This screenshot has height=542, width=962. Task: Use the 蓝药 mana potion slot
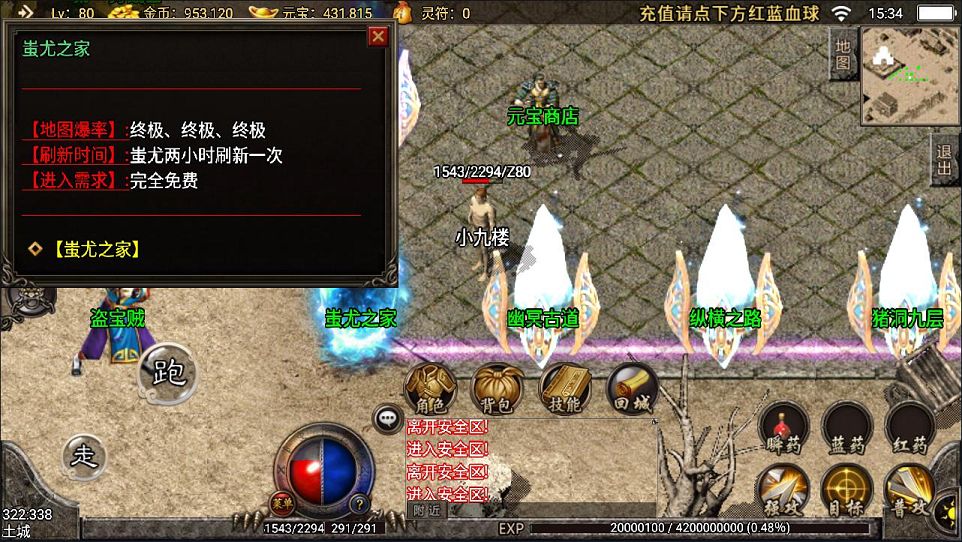[x=846, y=429]
